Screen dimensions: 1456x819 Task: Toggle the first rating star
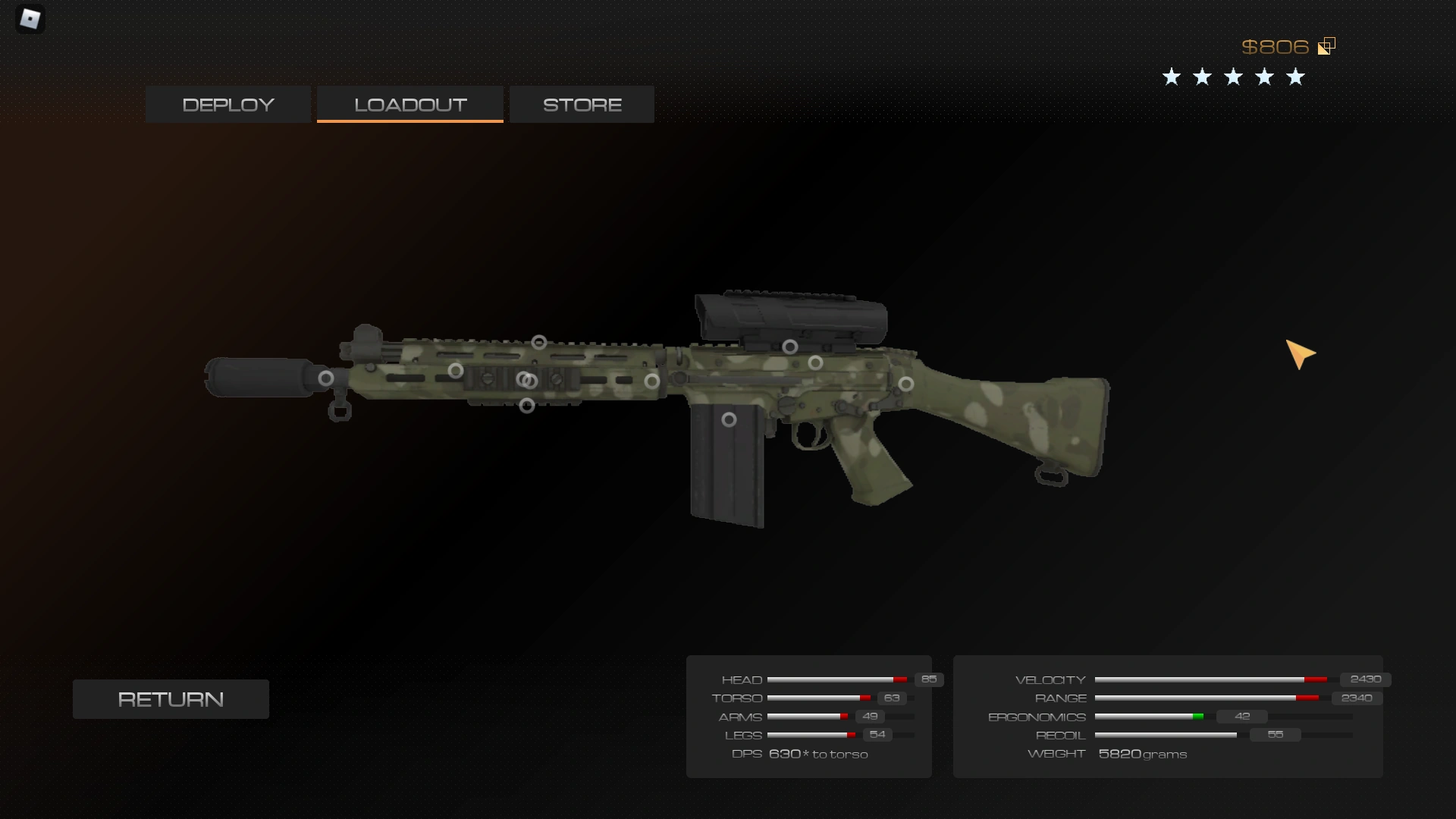click(1171, 76)
